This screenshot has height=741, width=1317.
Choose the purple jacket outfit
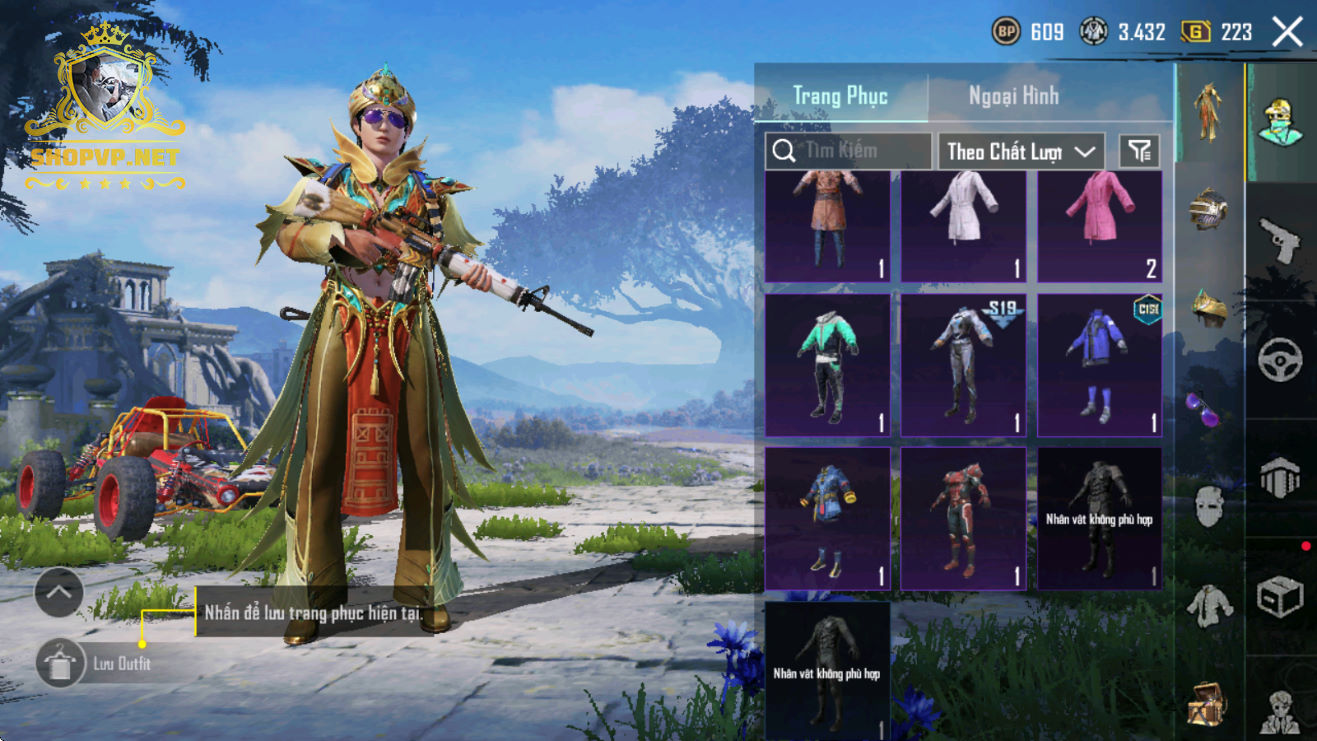tap(1099, 365)
